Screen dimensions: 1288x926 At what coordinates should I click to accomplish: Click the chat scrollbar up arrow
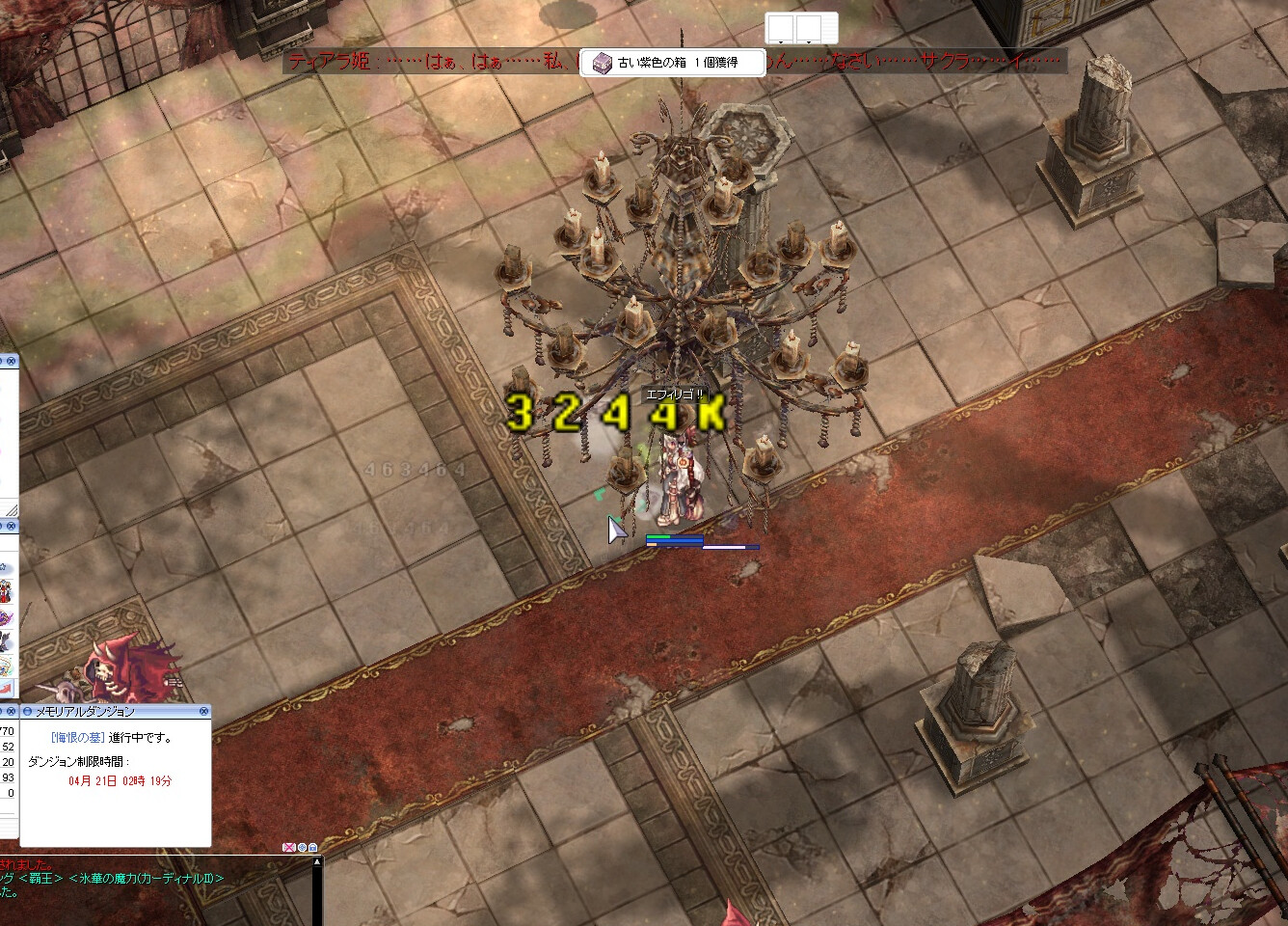tap(317, 862)
